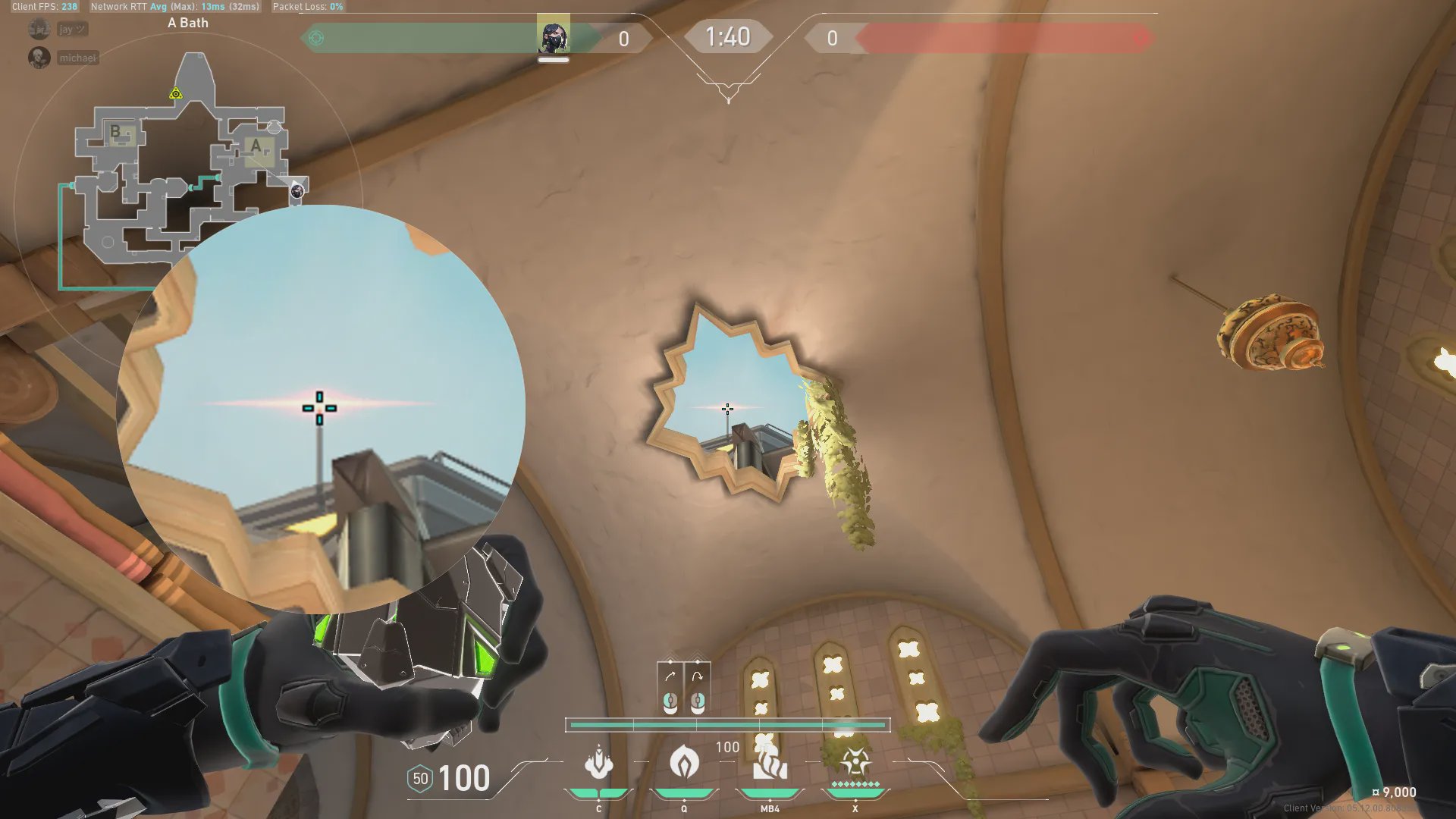Select the Poison Cloud ability icon
This screenshot has width=1456, height=819.
click(684, 763)
